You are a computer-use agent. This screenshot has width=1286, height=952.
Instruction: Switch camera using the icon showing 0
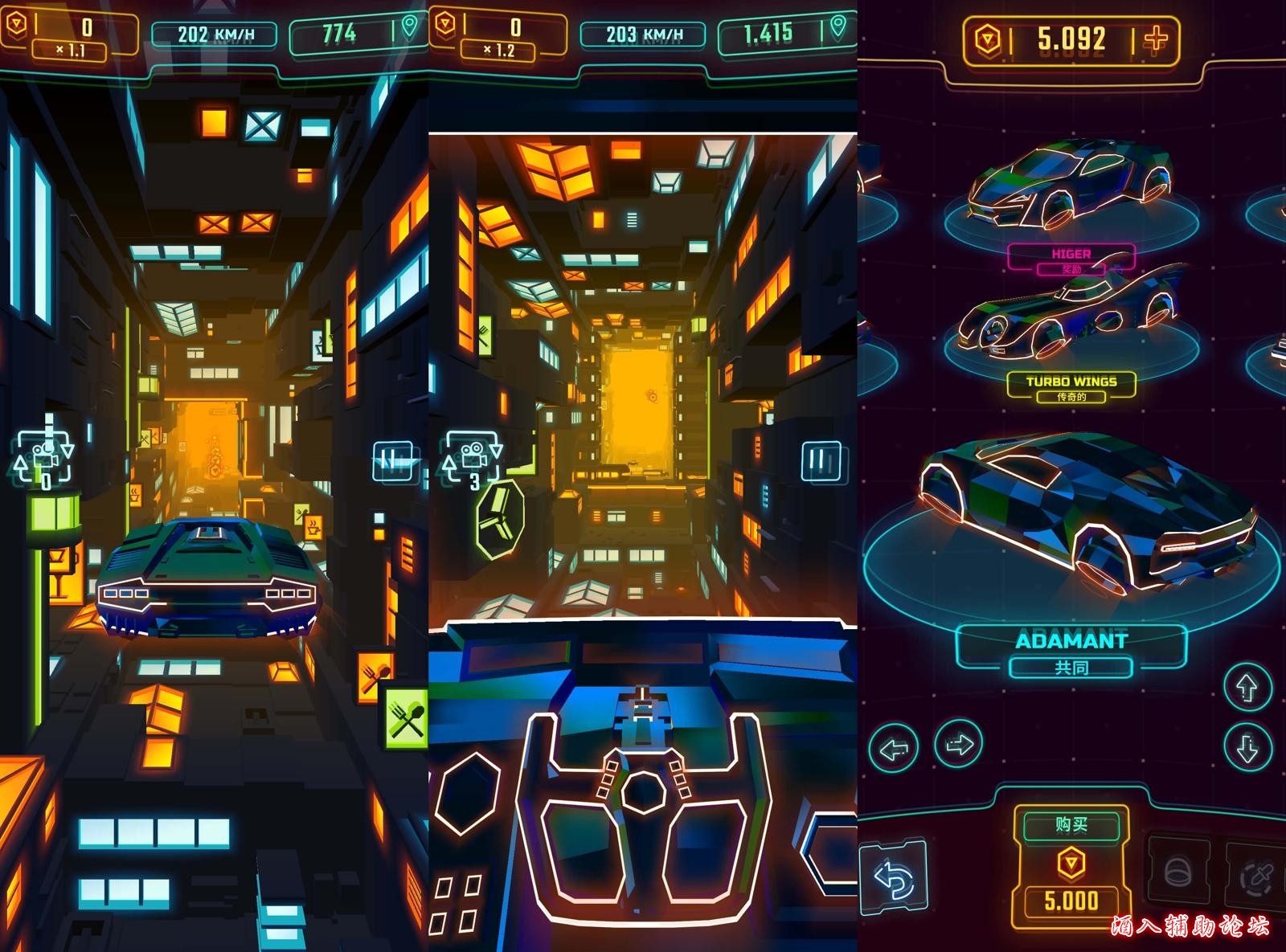tap(44, 458)
